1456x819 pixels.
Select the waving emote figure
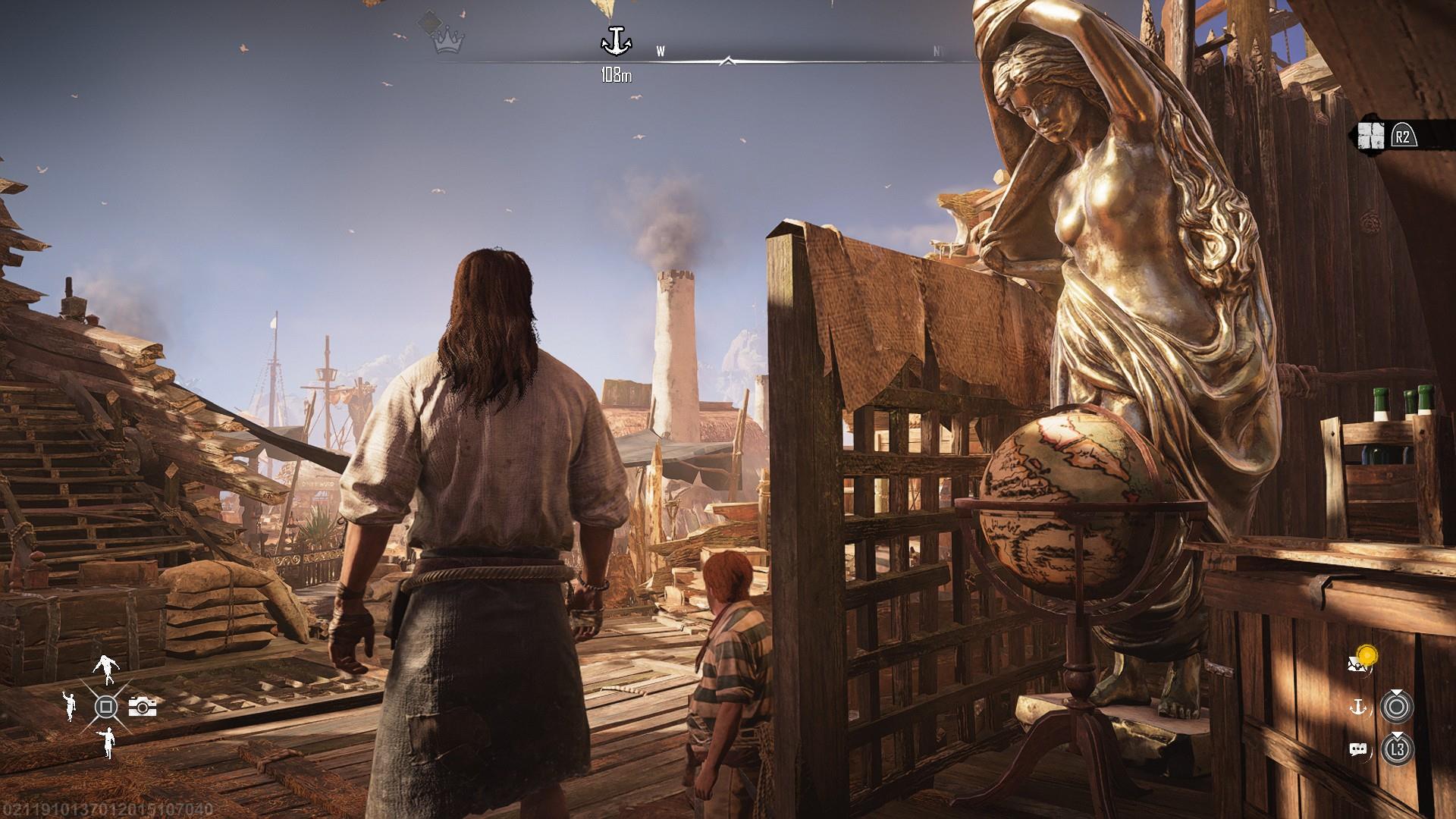70,706
